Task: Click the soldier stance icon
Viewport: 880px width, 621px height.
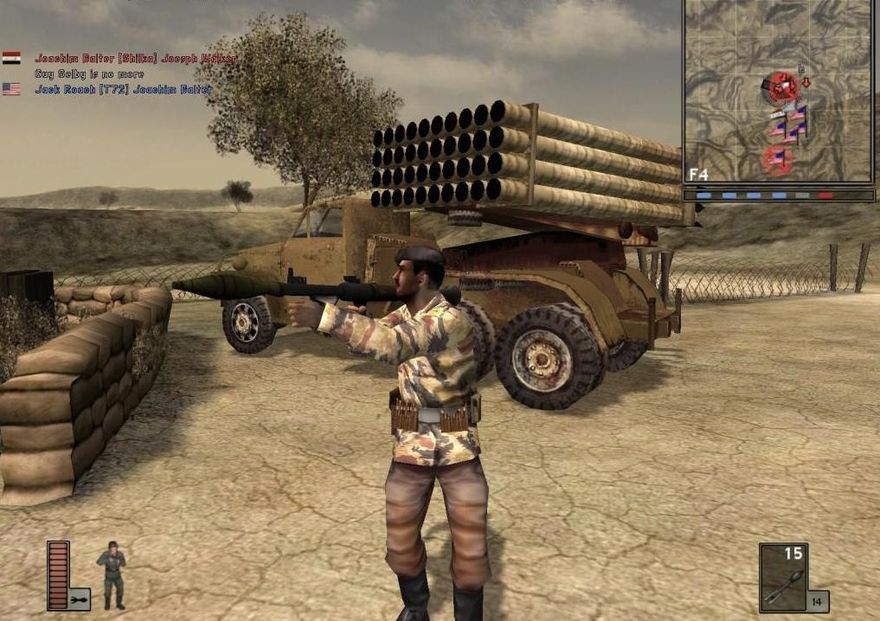Action: click(112, 574)
